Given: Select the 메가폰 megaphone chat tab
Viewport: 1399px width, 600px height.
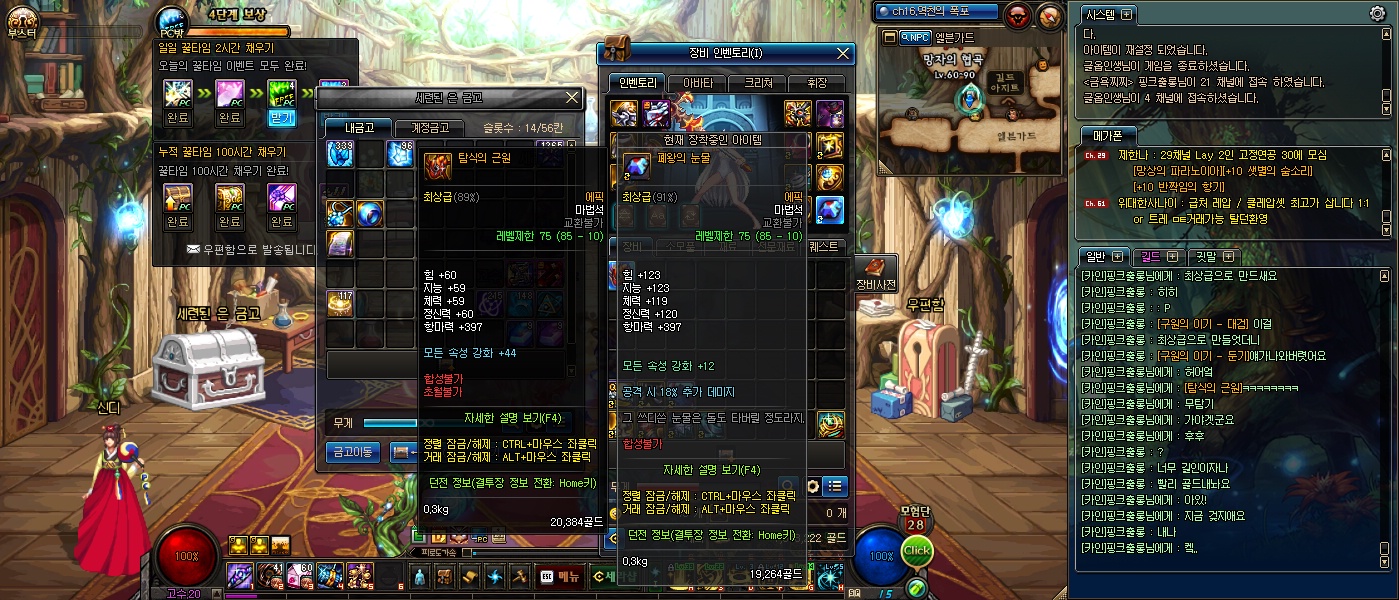Looking at the screenshot, I should point(1108,135).
